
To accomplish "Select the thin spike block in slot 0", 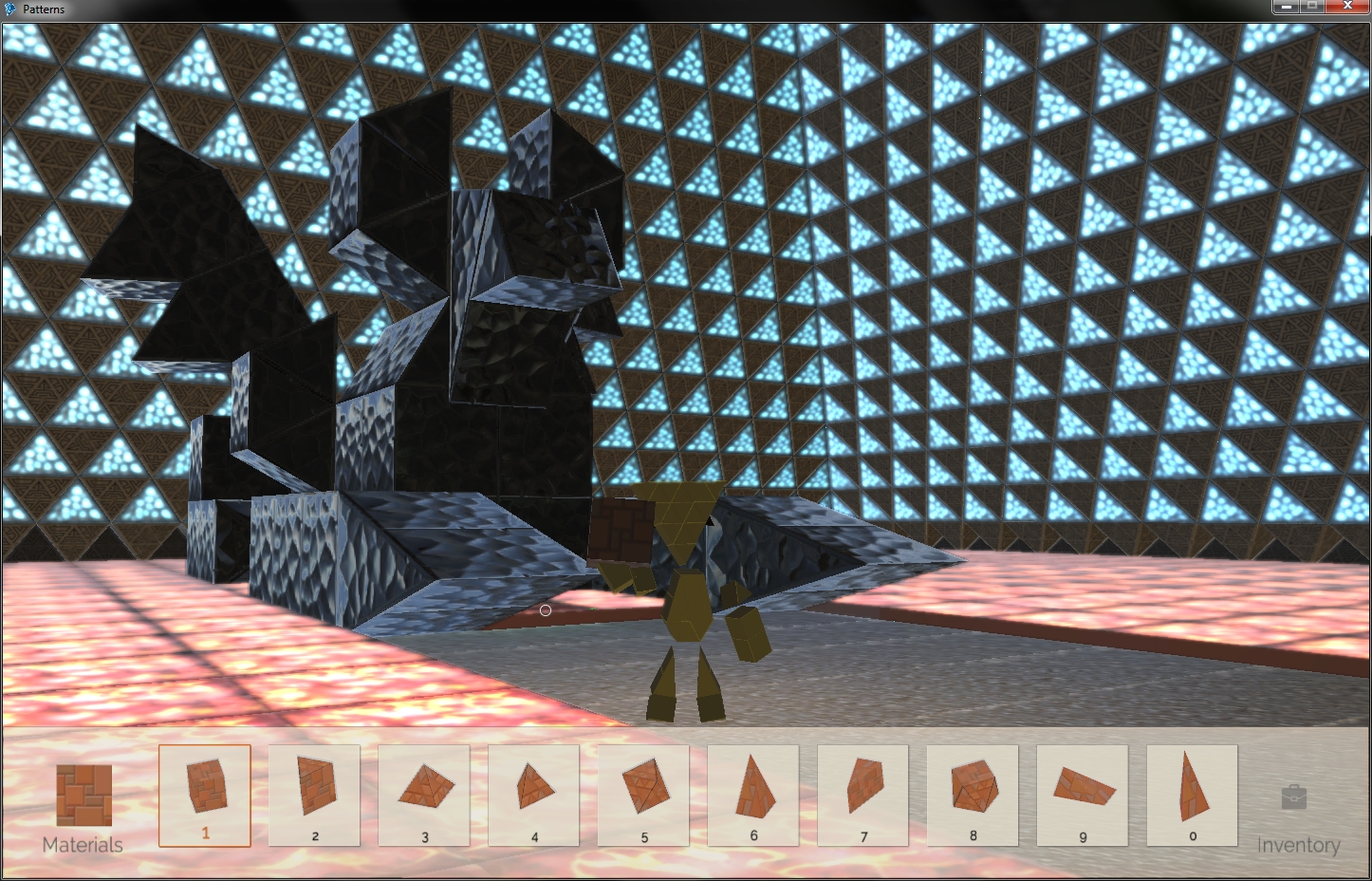I will (1193, 788).
